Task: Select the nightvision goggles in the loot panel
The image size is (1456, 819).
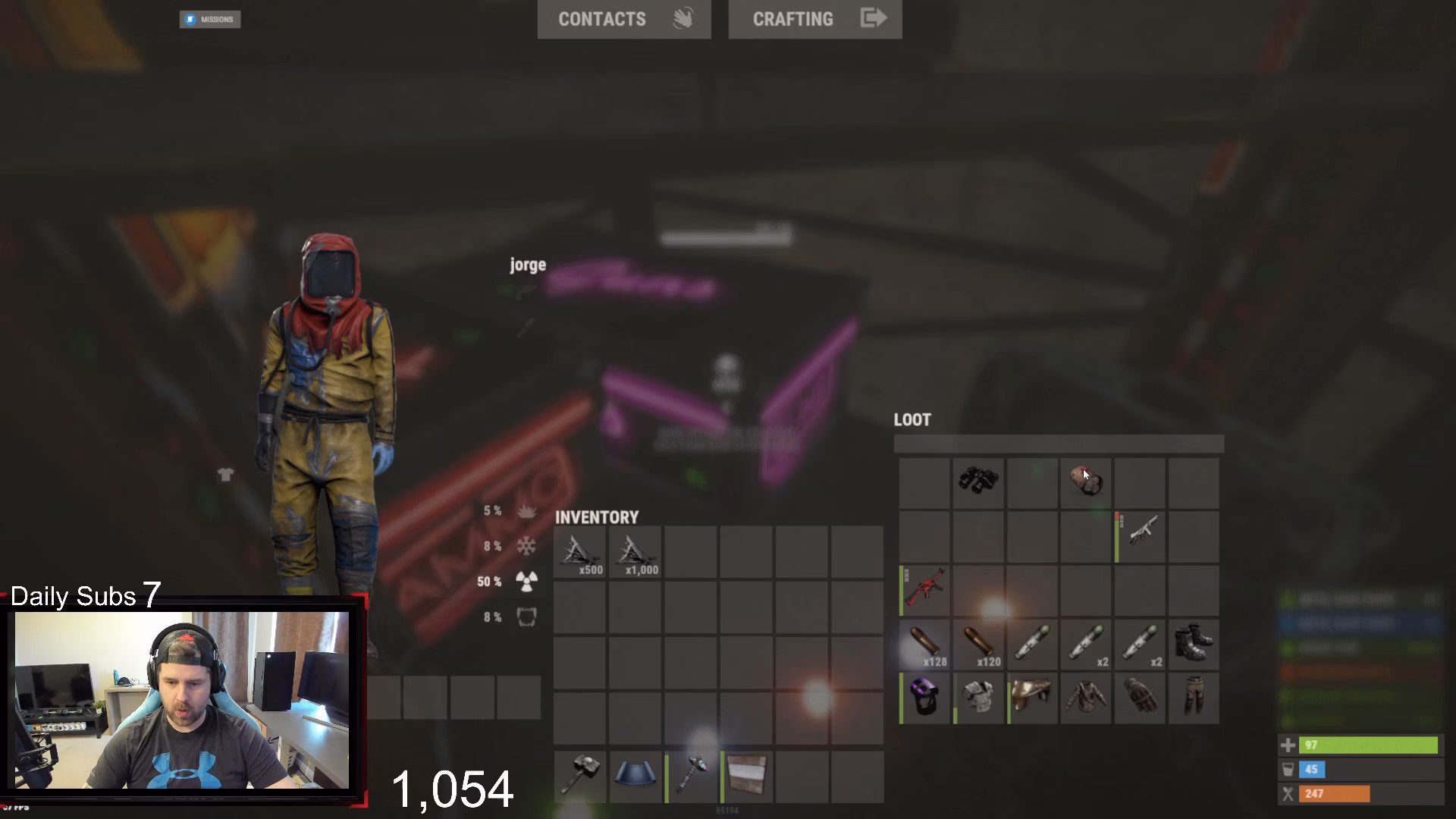Action: click(924, 698)
